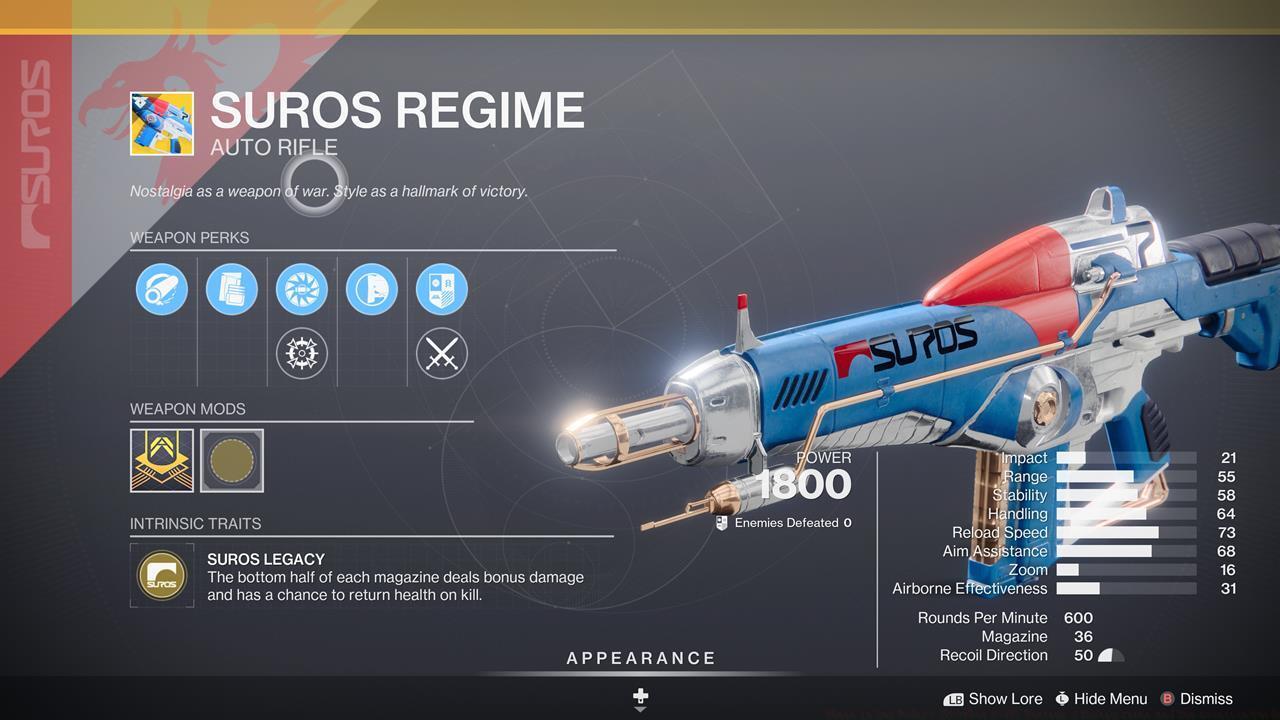Select the Spinning Up trait perk
Viewport: 1280px width, 720px height.
pos(301,289)
